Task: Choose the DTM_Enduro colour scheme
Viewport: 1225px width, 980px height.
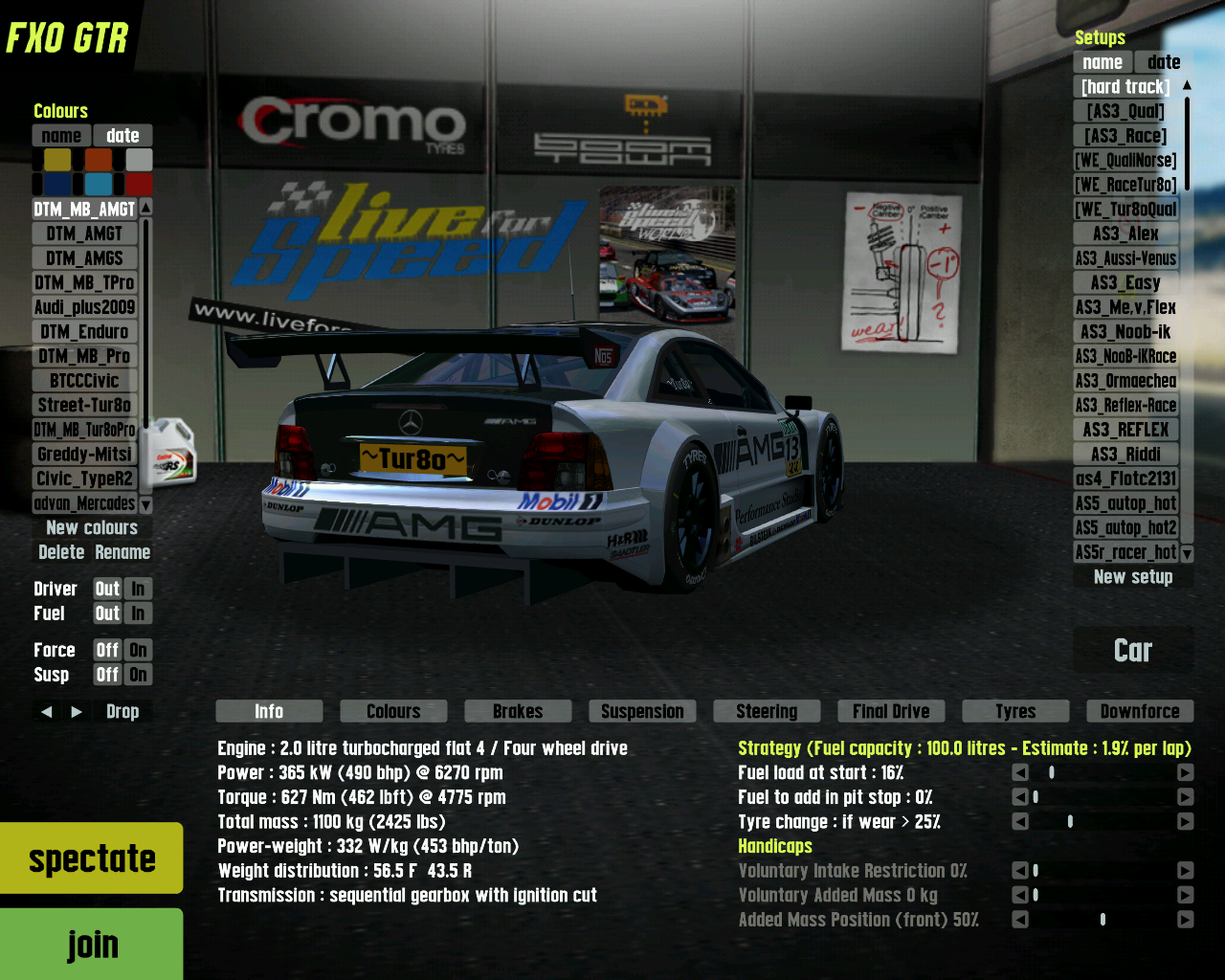Action: coord(84,332)
